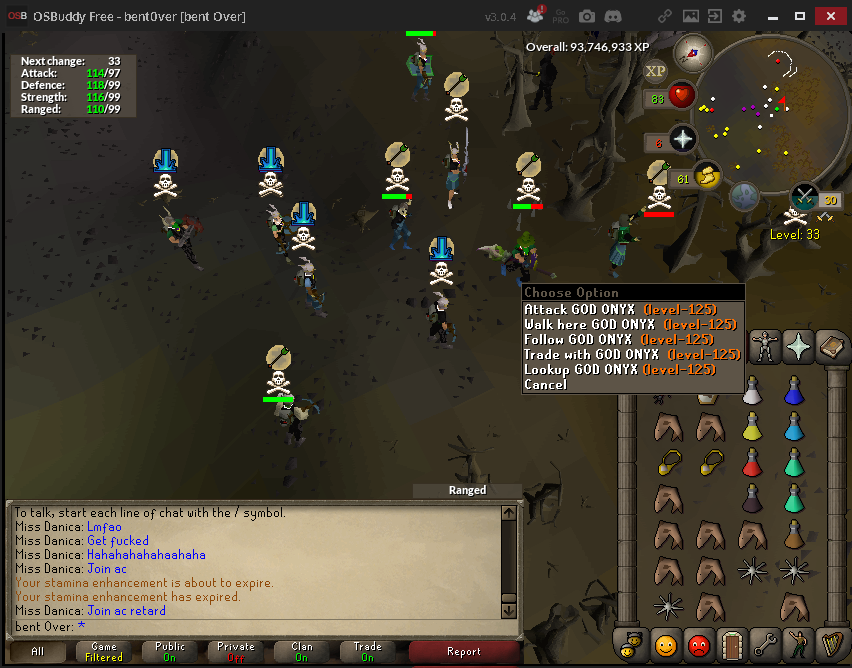Switch to the Clan chat tab
The width and height of the screenshot is (852, 668).
302,652
